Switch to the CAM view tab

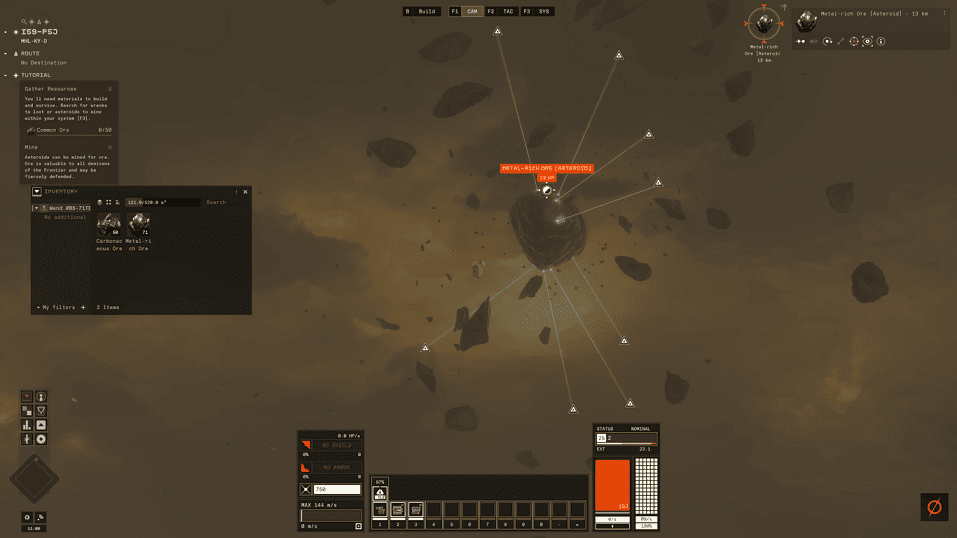tap(472, 11)
